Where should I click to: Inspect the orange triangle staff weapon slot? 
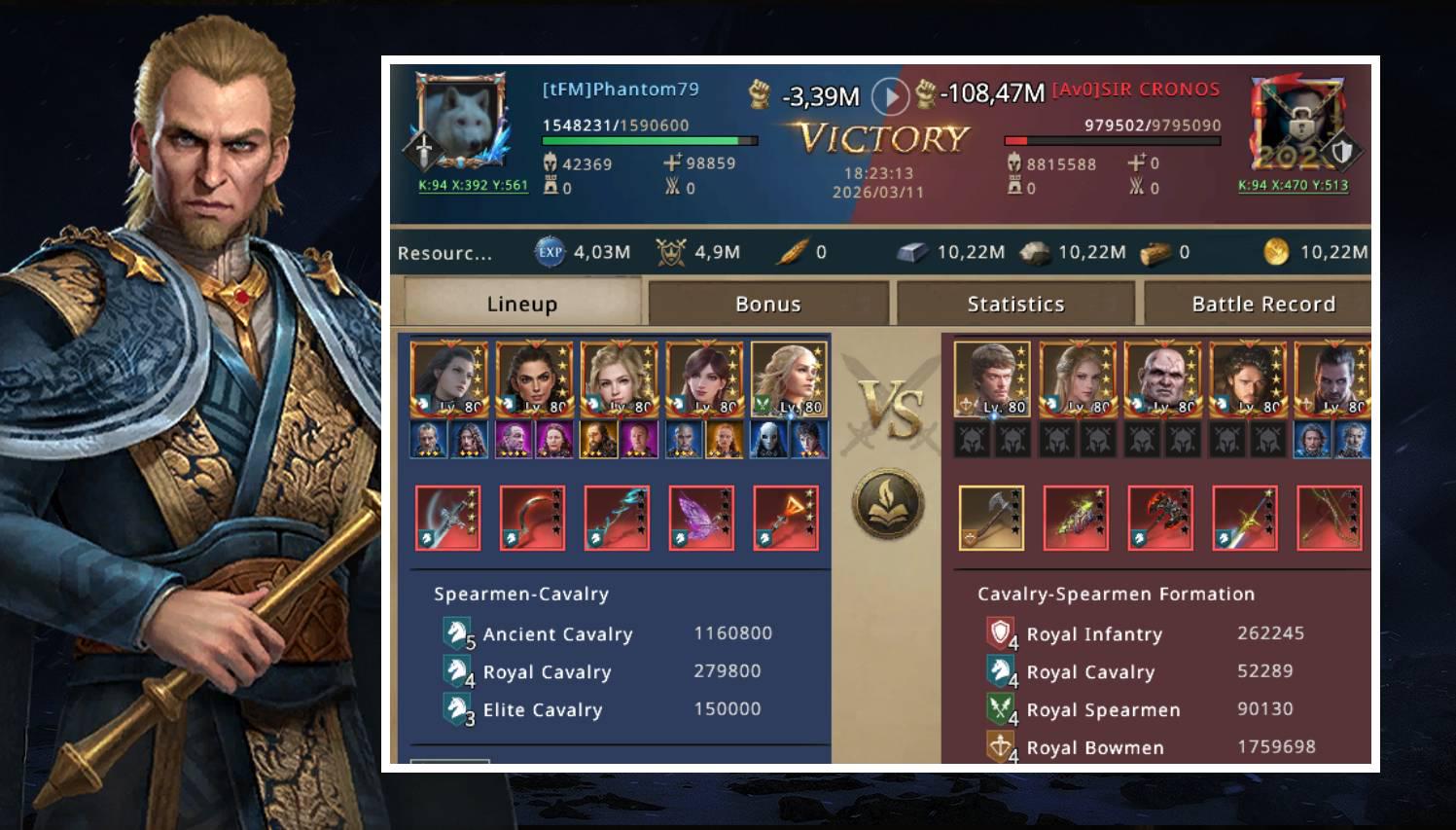[786, 518]
